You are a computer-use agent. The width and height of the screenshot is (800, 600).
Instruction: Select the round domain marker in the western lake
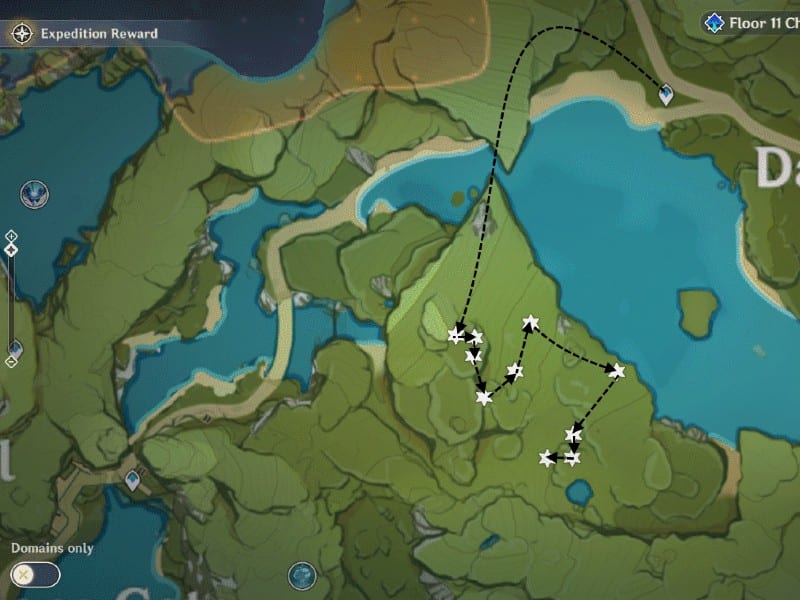35,193
